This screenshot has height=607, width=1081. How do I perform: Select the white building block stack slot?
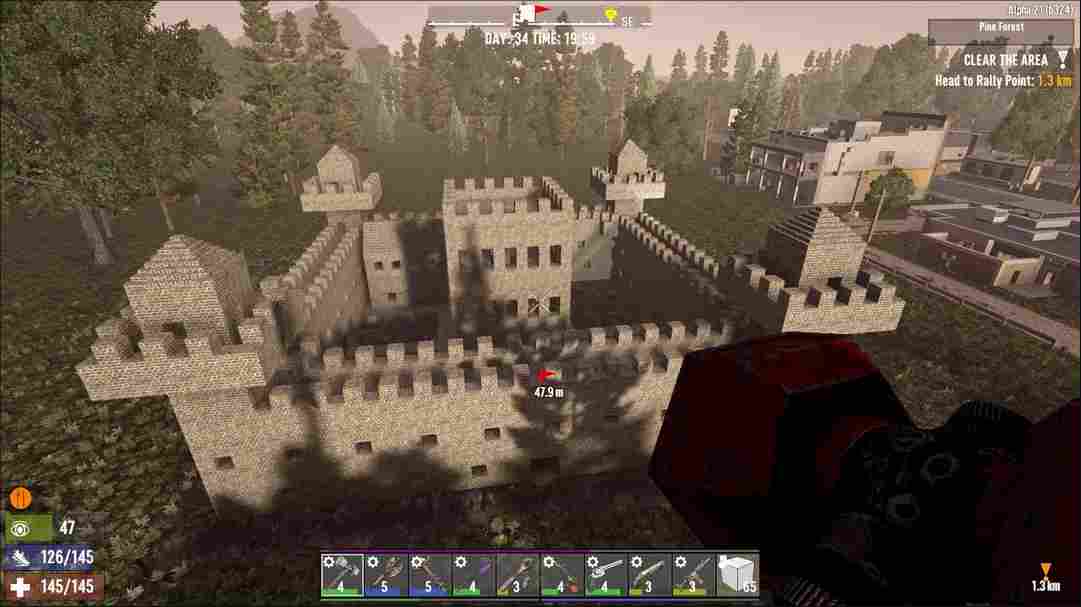[737, 574]
